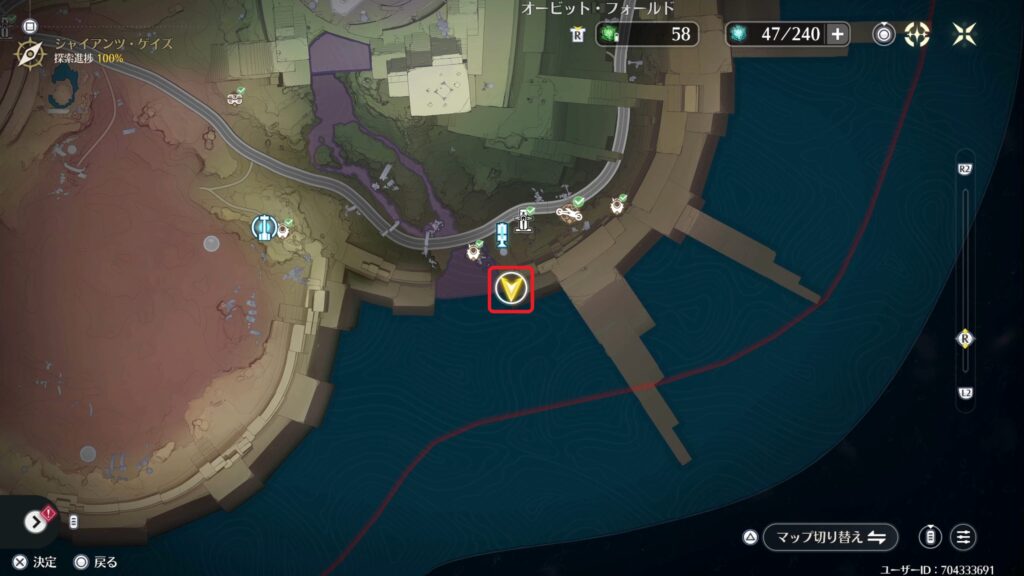The width and height of the screenshot is (1024, 576).
Task: Select the yellow V quest marker
Action: coord(512,290)
